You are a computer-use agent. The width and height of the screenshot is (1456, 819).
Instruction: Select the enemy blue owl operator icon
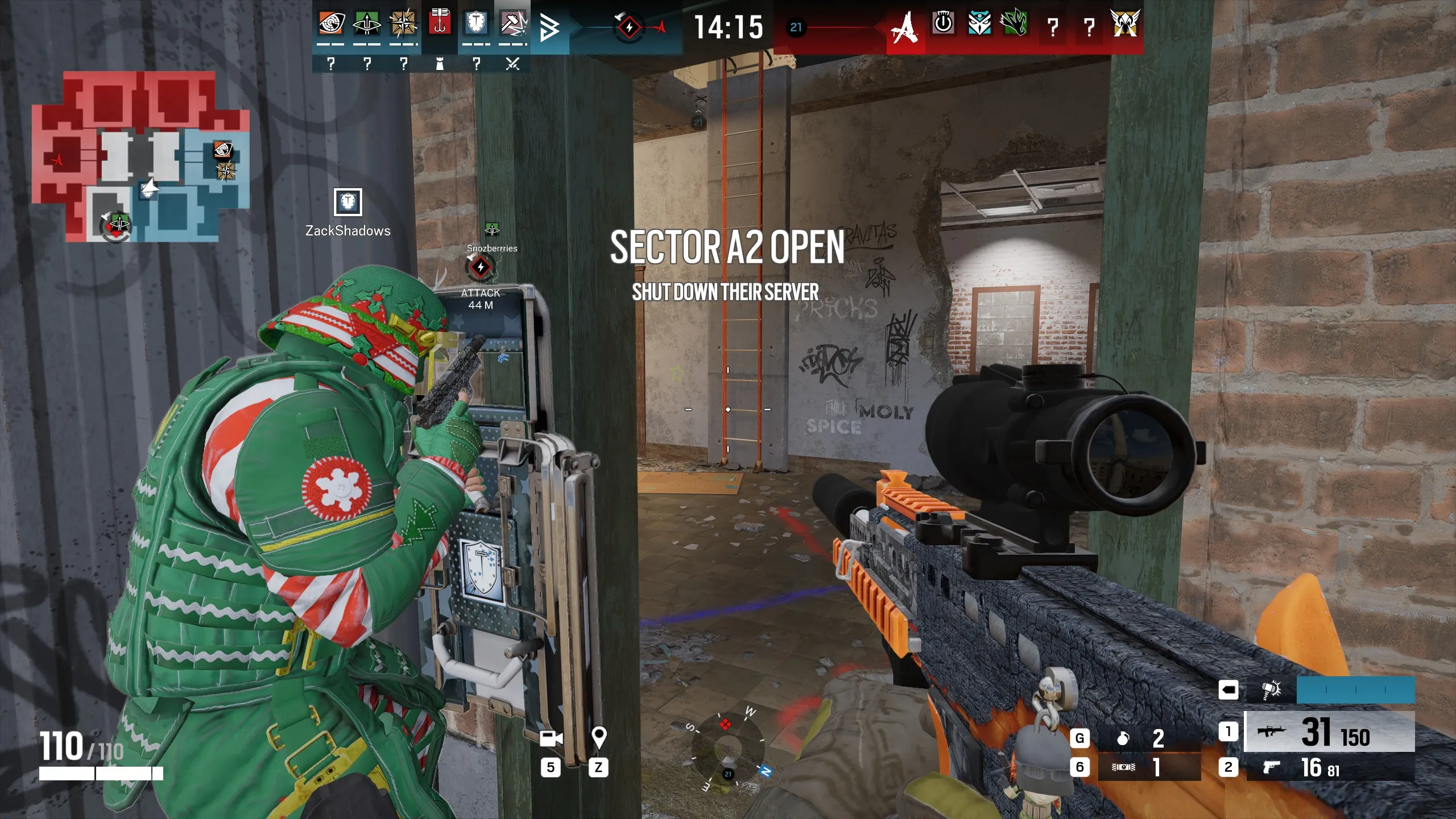pyautogui.click(x=979, y=24)
